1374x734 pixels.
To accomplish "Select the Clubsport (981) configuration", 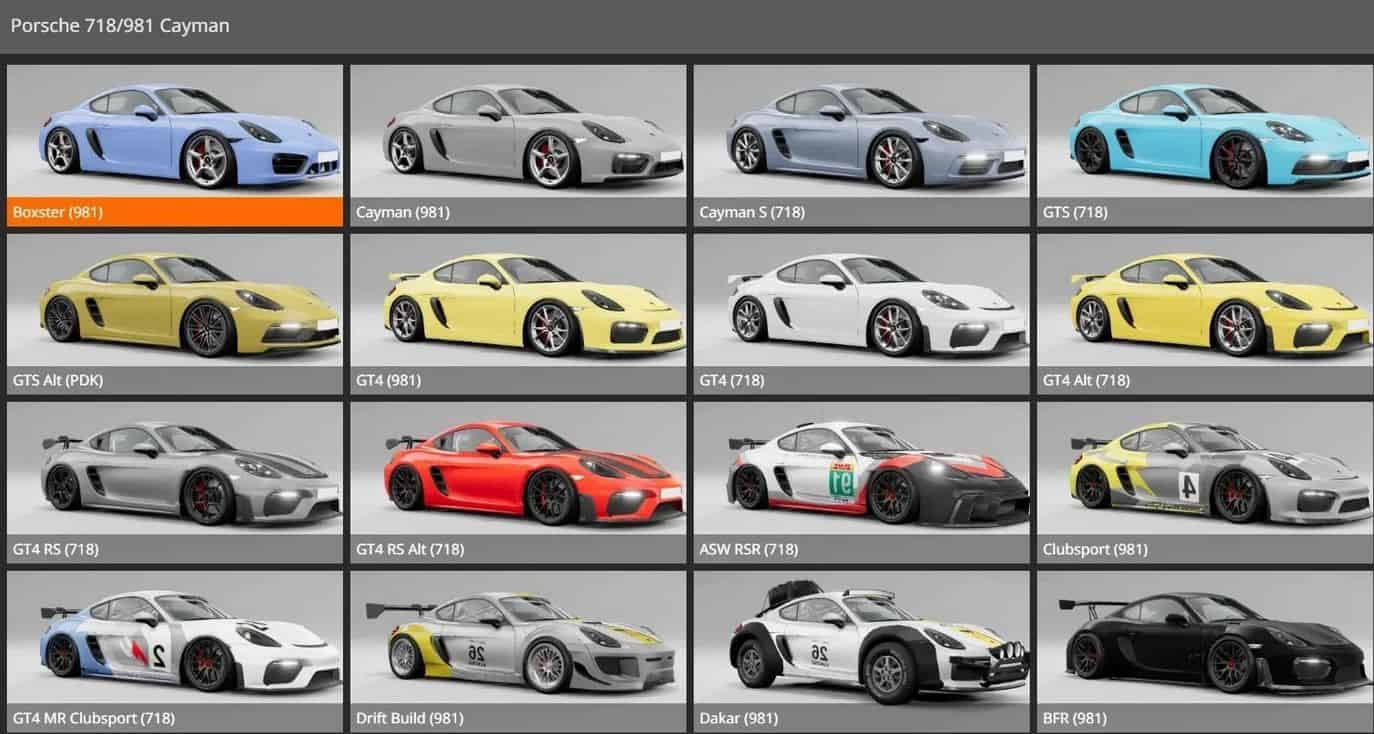I will pyautogui.click(x=1204, y=482).
